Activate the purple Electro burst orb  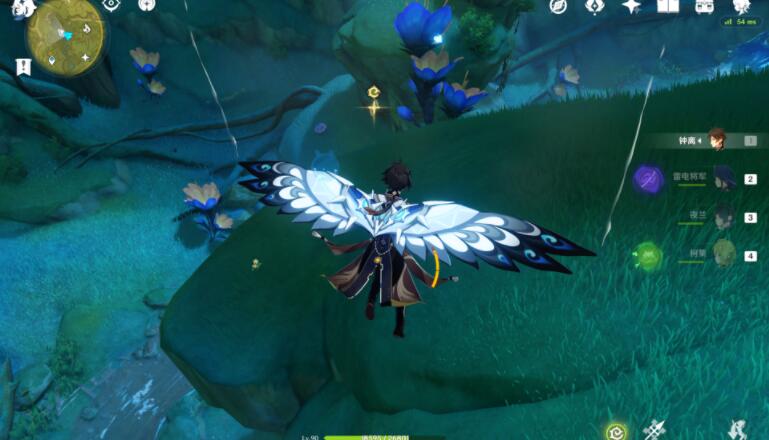648,180
